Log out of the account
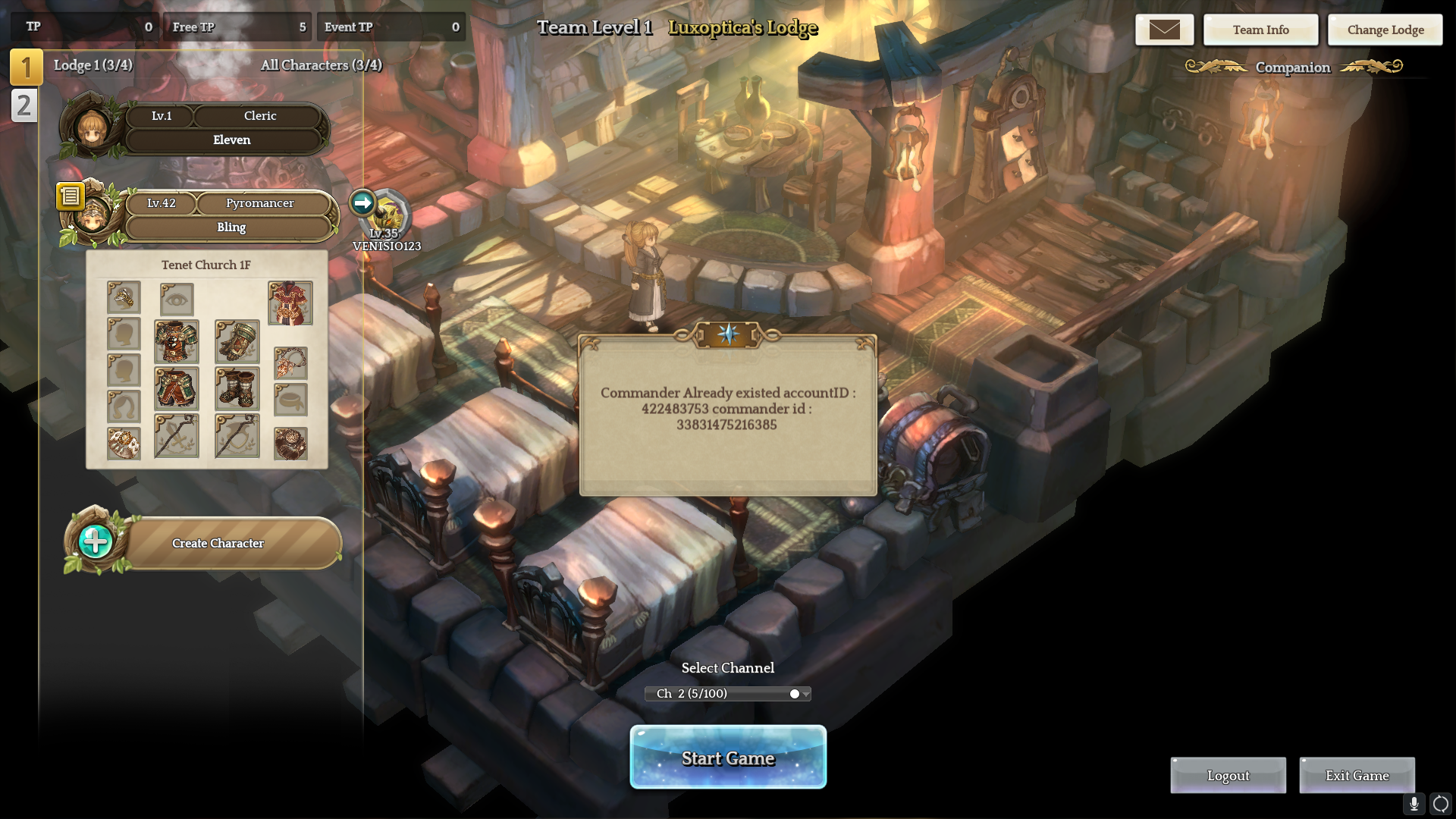The width and height of the screenshot is (1456, 819). click(x=1228, y=776)
